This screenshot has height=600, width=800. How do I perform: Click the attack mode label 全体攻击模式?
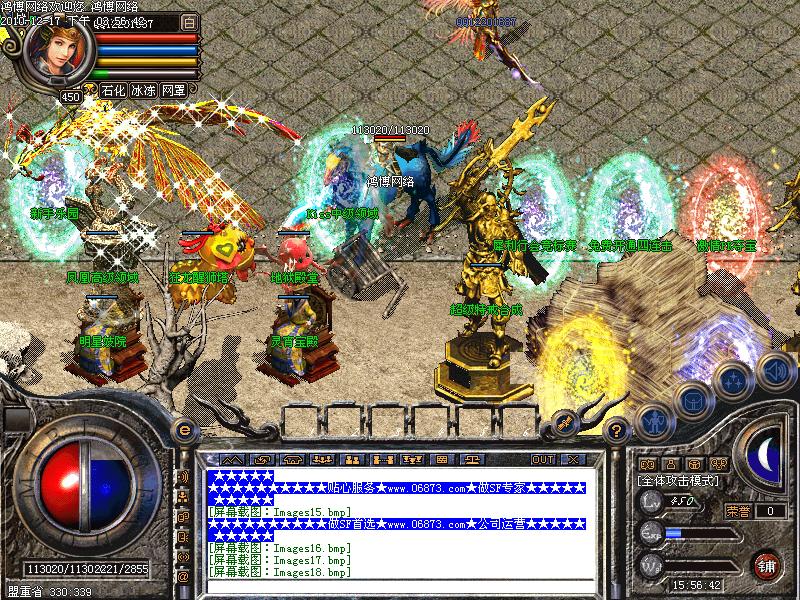[678, 481]
